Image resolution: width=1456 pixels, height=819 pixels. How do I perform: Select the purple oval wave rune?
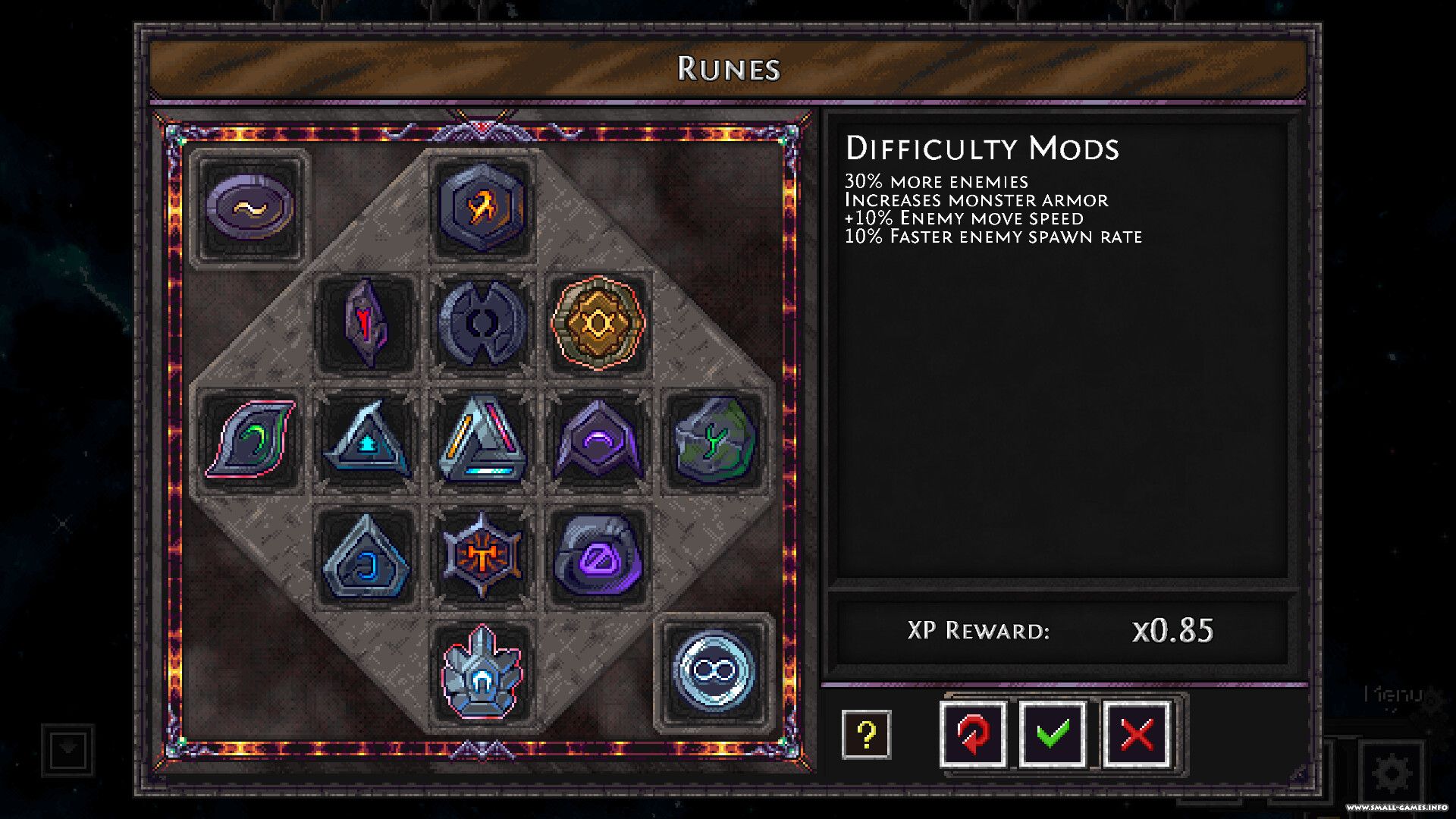point(250,207)
